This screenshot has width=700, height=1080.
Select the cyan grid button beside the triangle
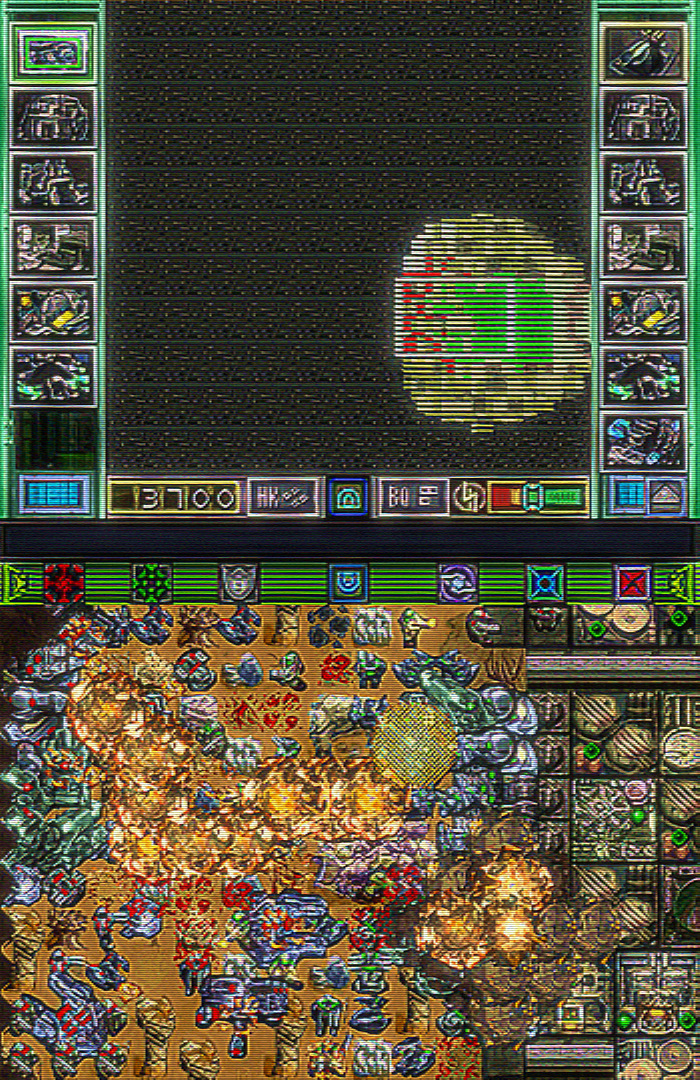(x=629, y=494)
